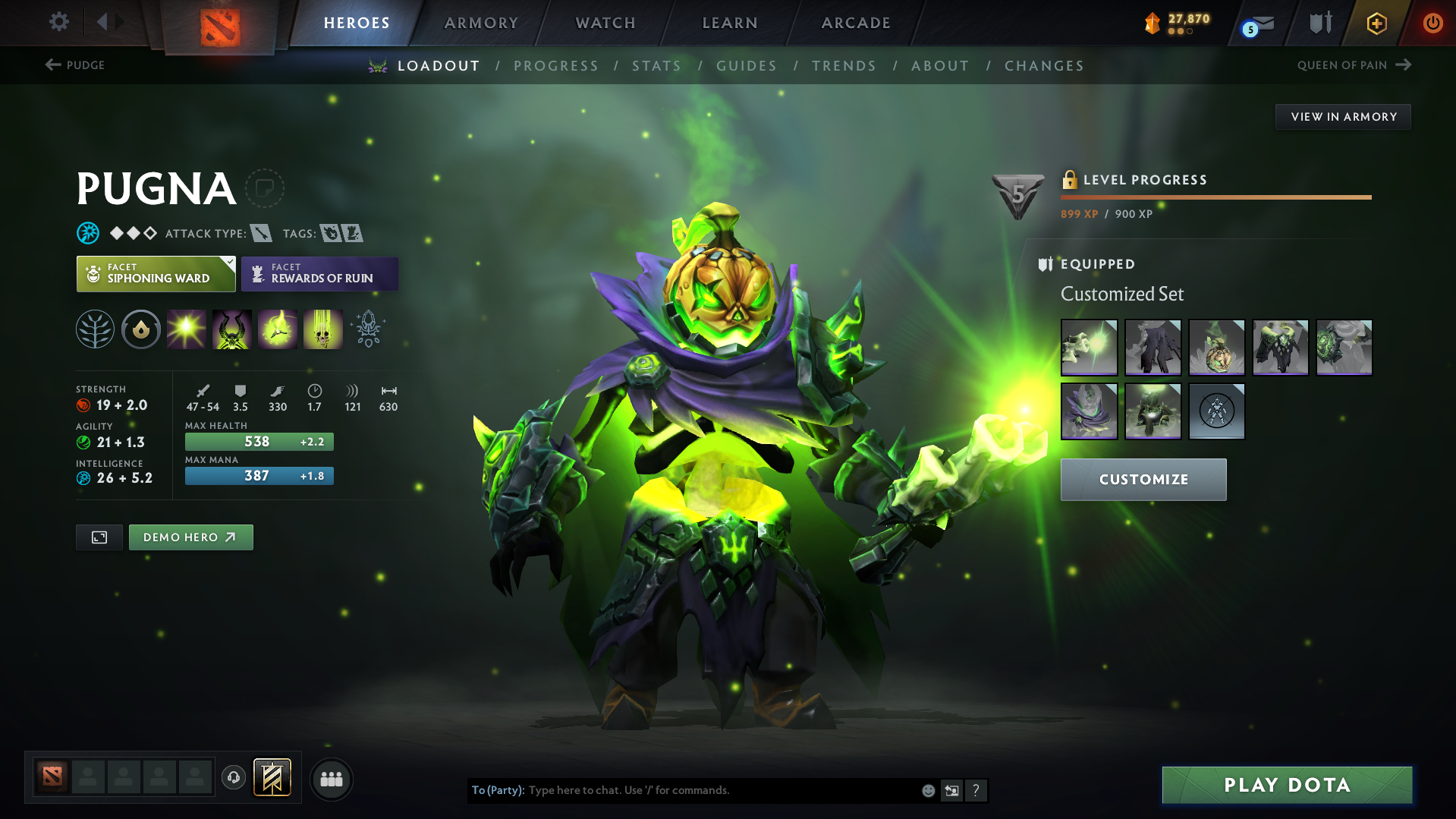Open the settings gear icon
The width and height of the screenshot is (1456, 819).
[x=58, y=23]
